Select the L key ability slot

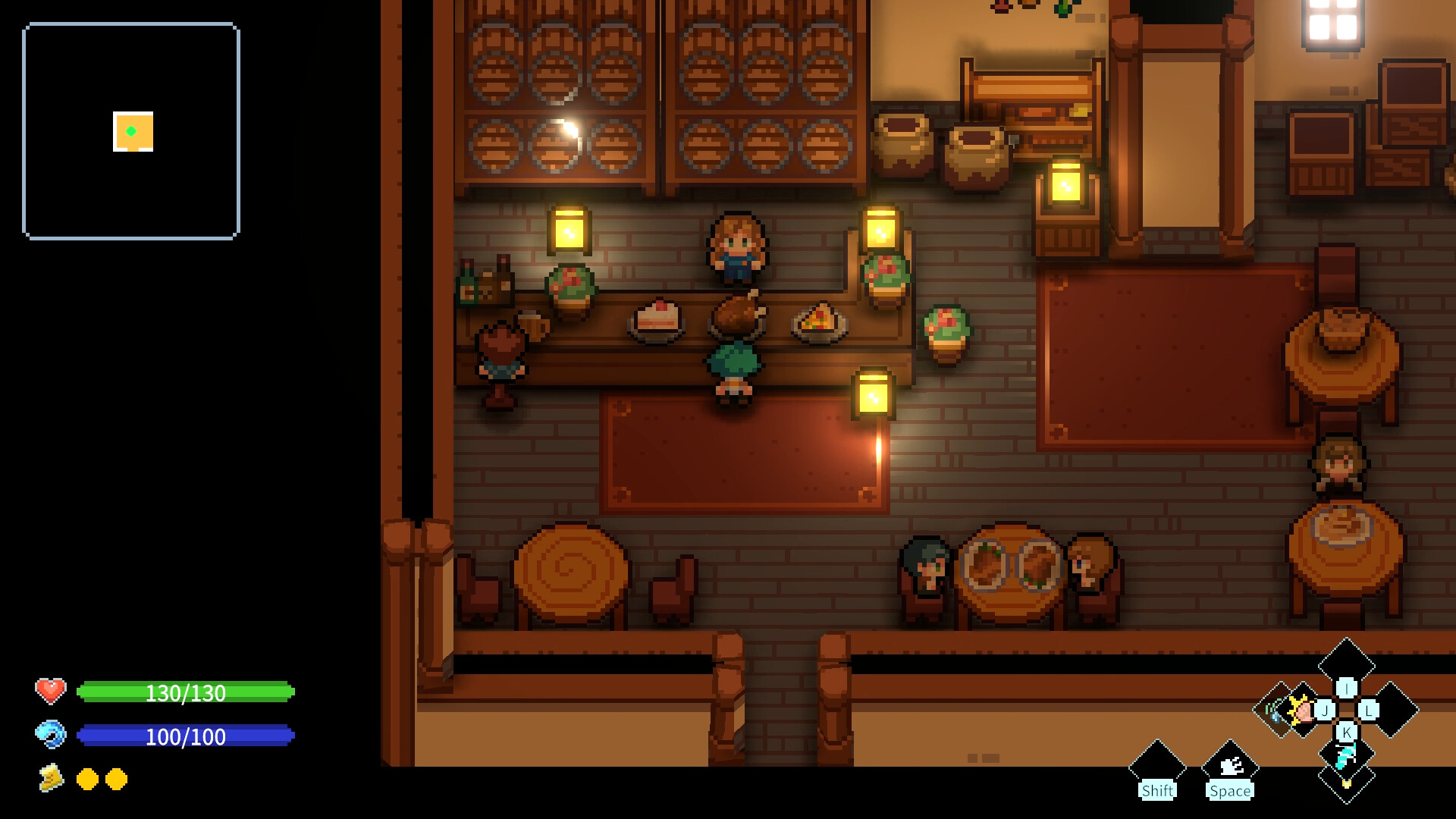pyautogui.click(x=1367, y=711)
